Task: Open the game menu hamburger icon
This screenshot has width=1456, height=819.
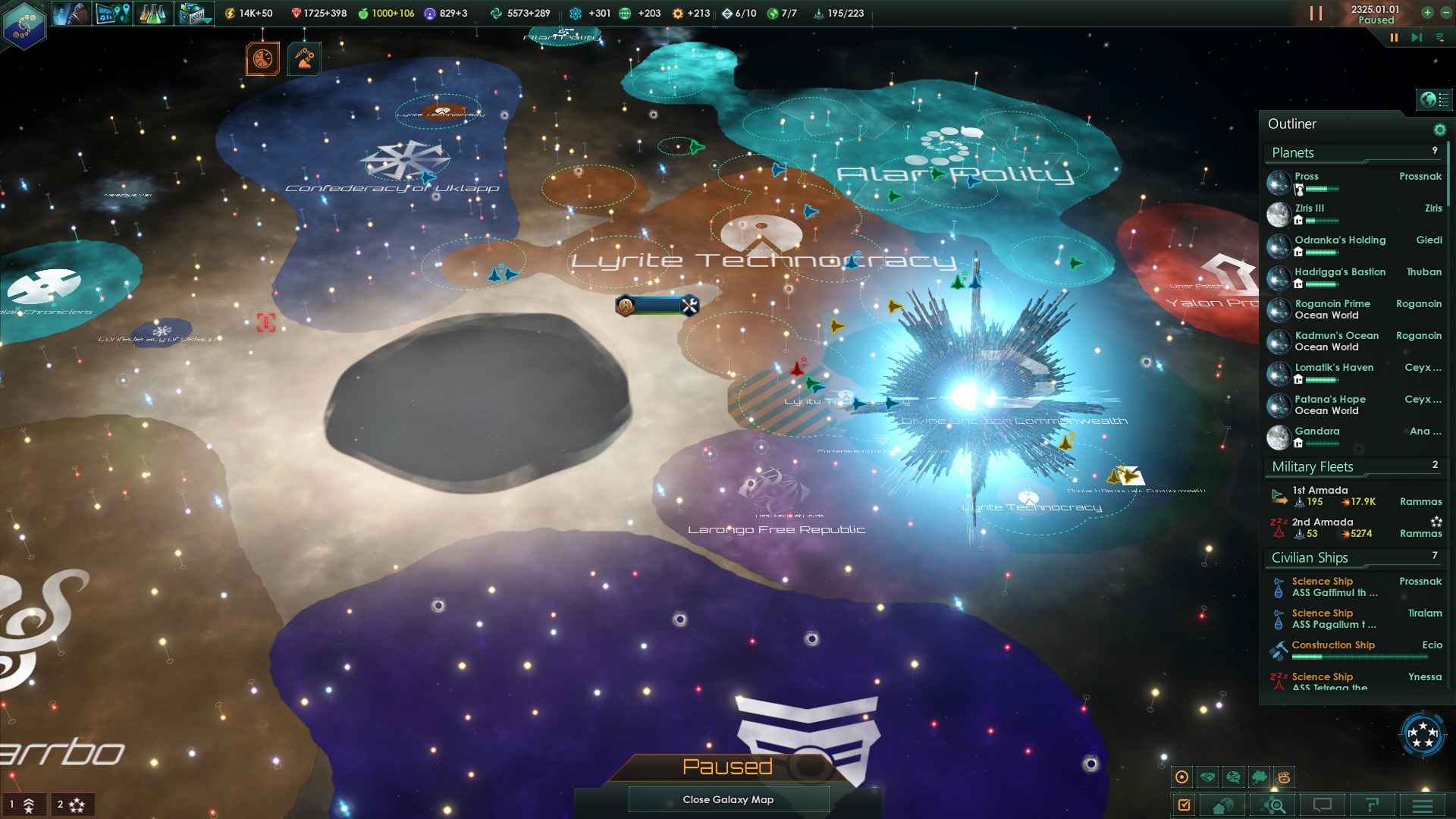Action: pos(1422,805)
